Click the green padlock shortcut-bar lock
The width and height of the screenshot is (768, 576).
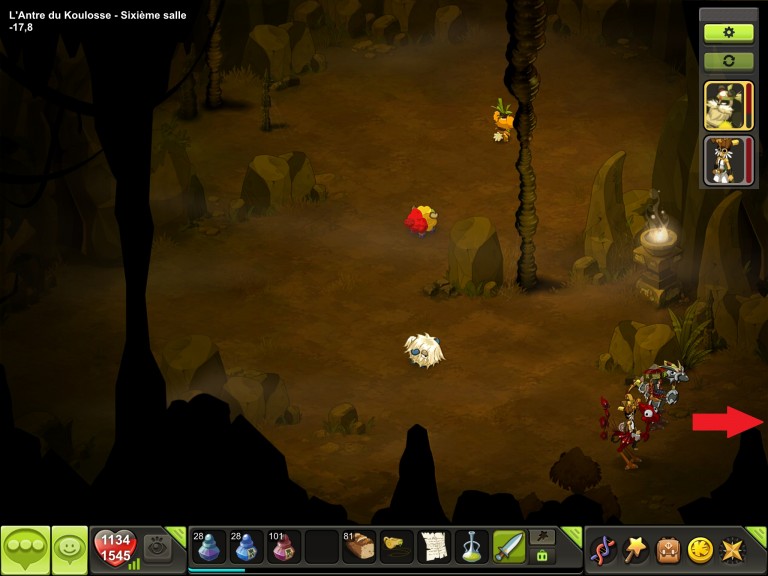pos(543,555)
